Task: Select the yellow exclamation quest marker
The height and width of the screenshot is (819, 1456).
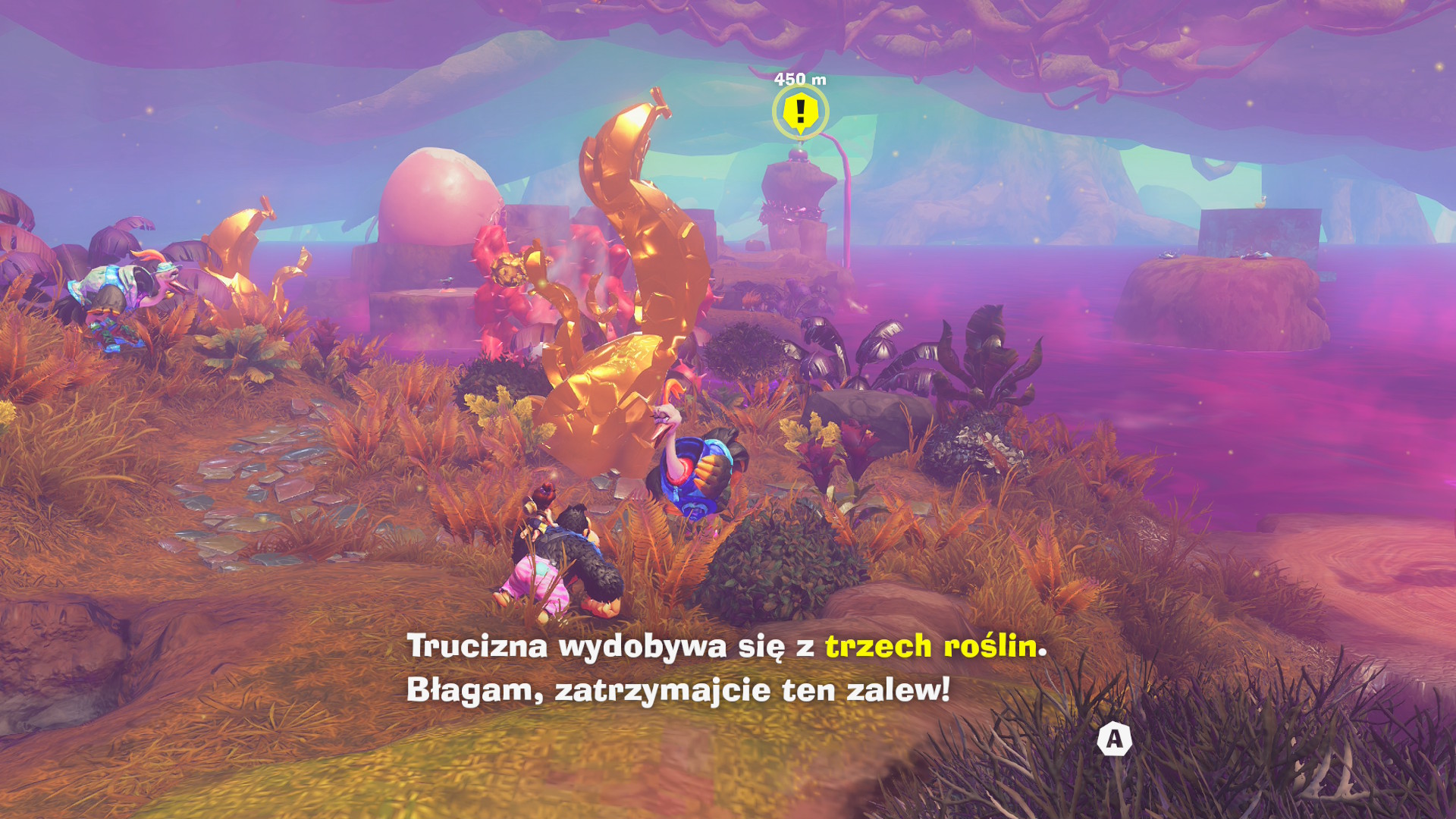Action: click(x=800, y=112)
